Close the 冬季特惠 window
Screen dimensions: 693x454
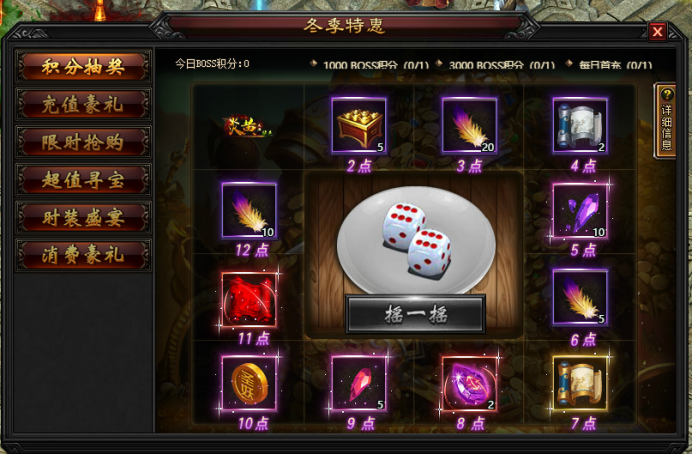pyautogui.click(x=657, y=31)
